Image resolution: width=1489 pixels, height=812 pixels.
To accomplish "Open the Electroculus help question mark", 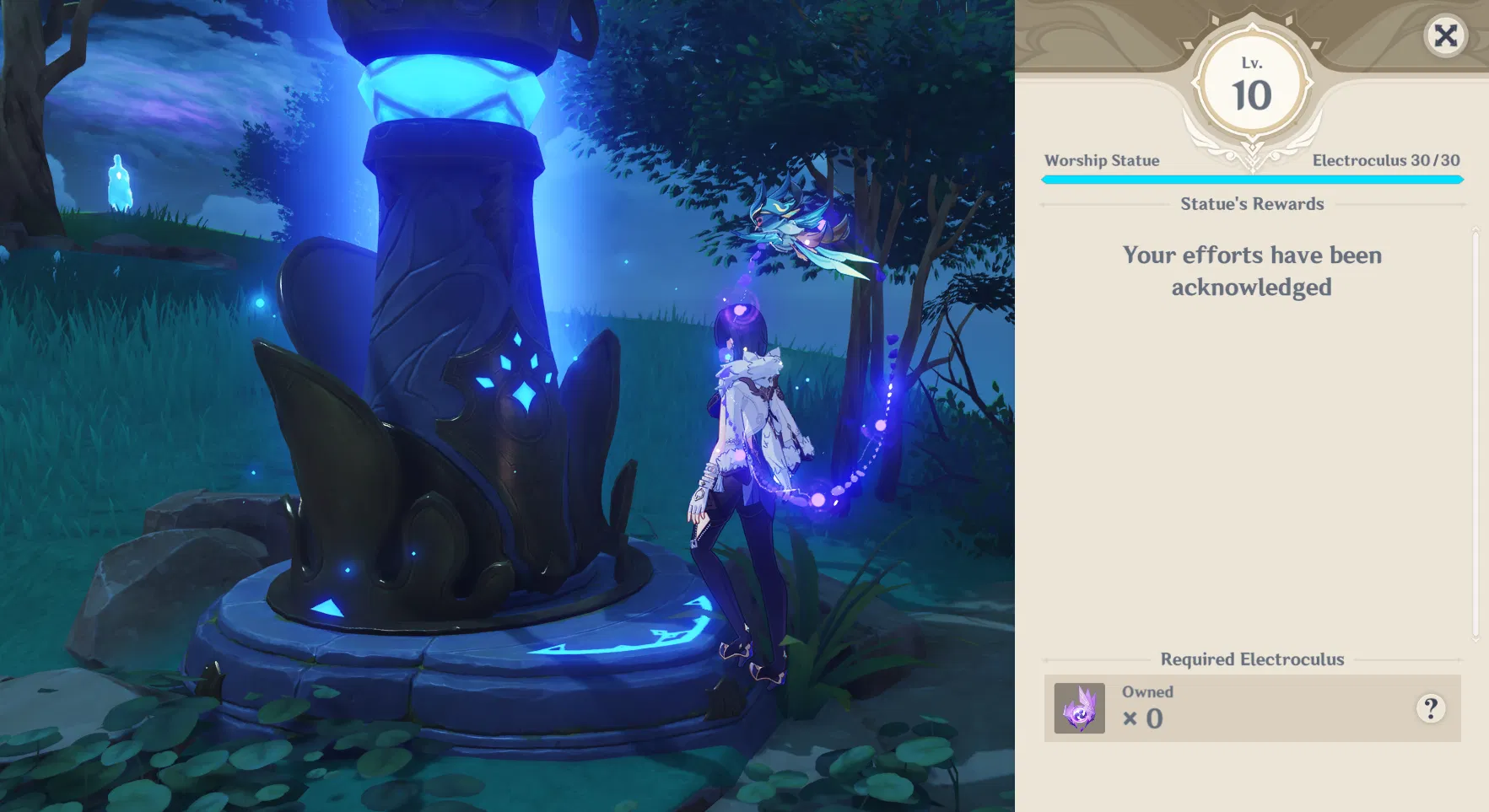I will tap(1431, 709).
